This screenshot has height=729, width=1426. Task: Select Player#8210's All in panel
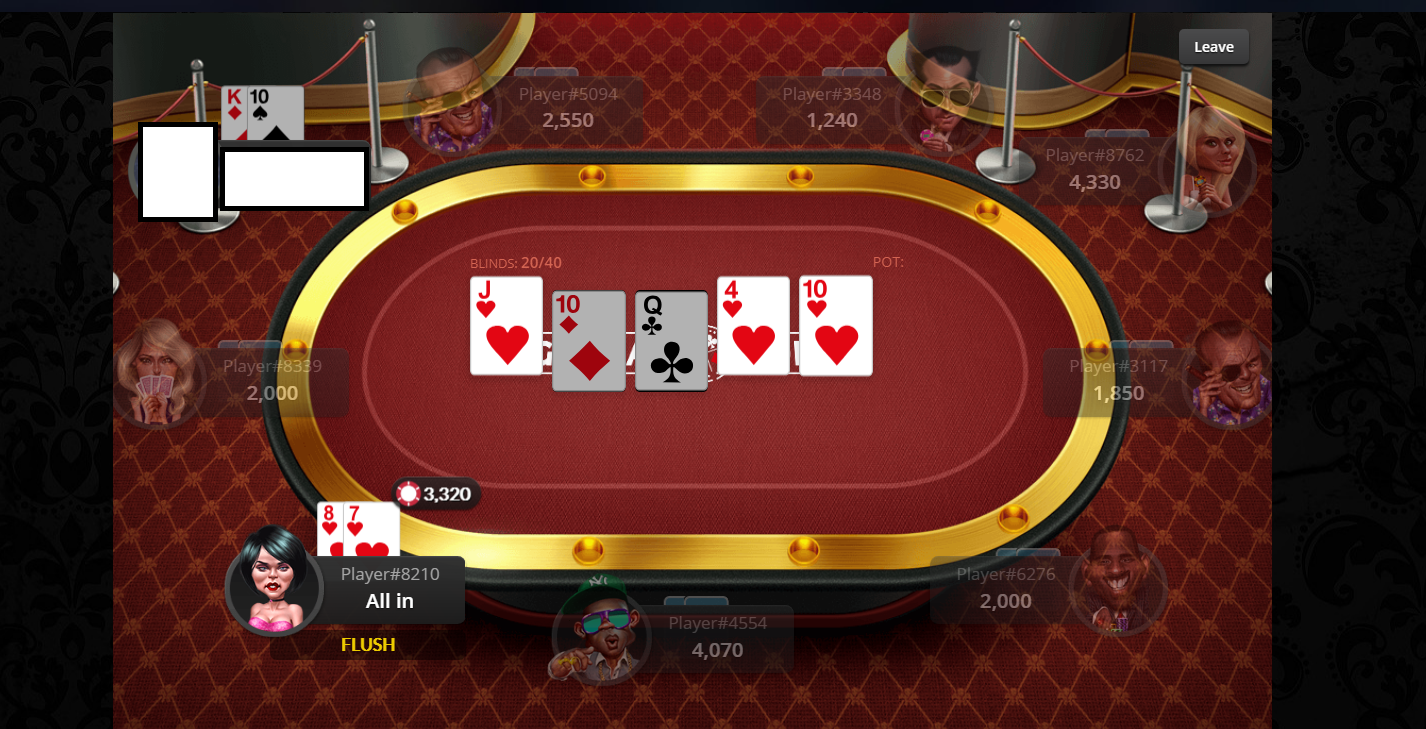click(389, 589)
